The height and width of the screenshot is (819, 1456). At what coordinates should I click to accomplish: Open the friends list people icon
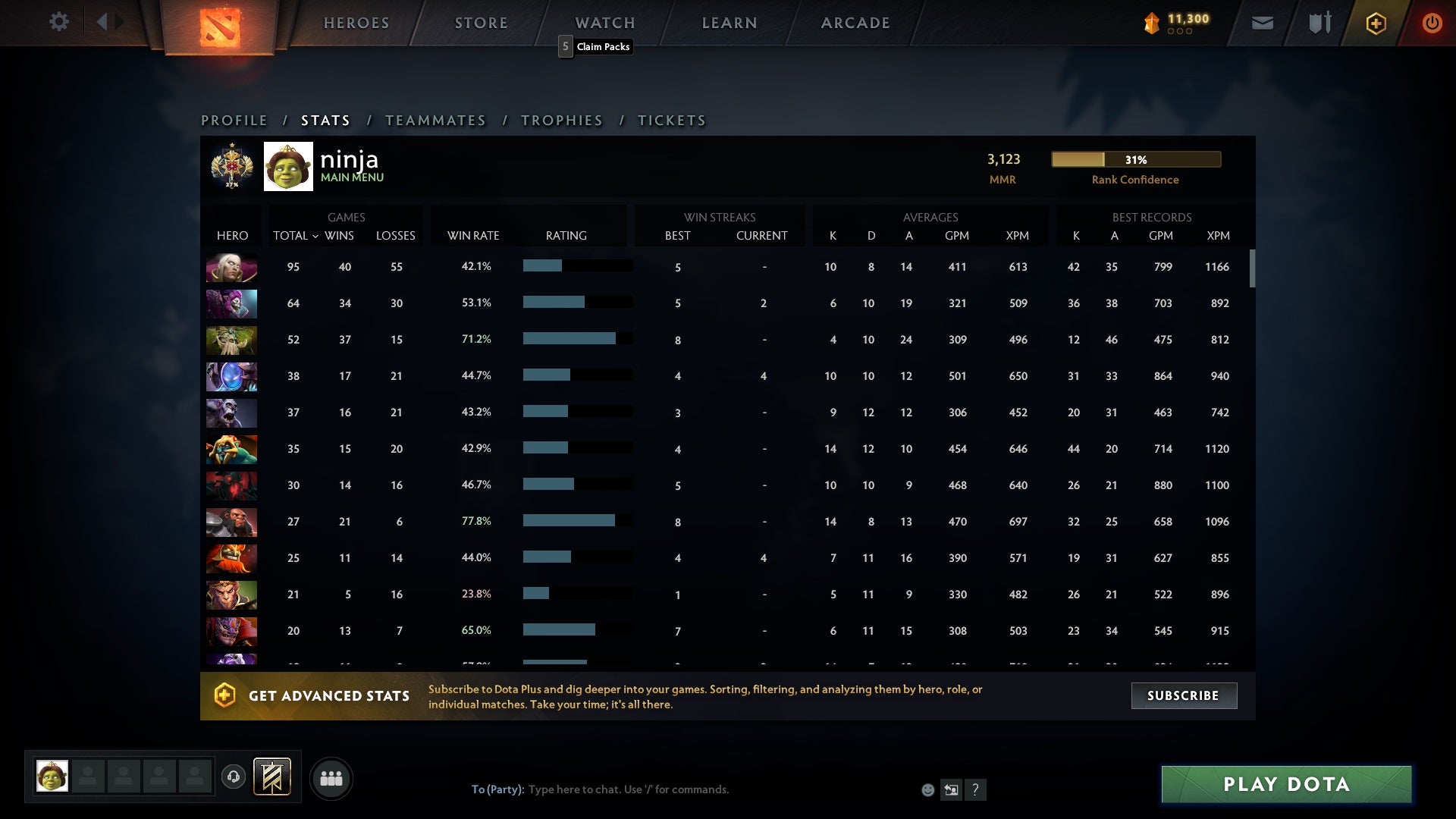point(331,777)
